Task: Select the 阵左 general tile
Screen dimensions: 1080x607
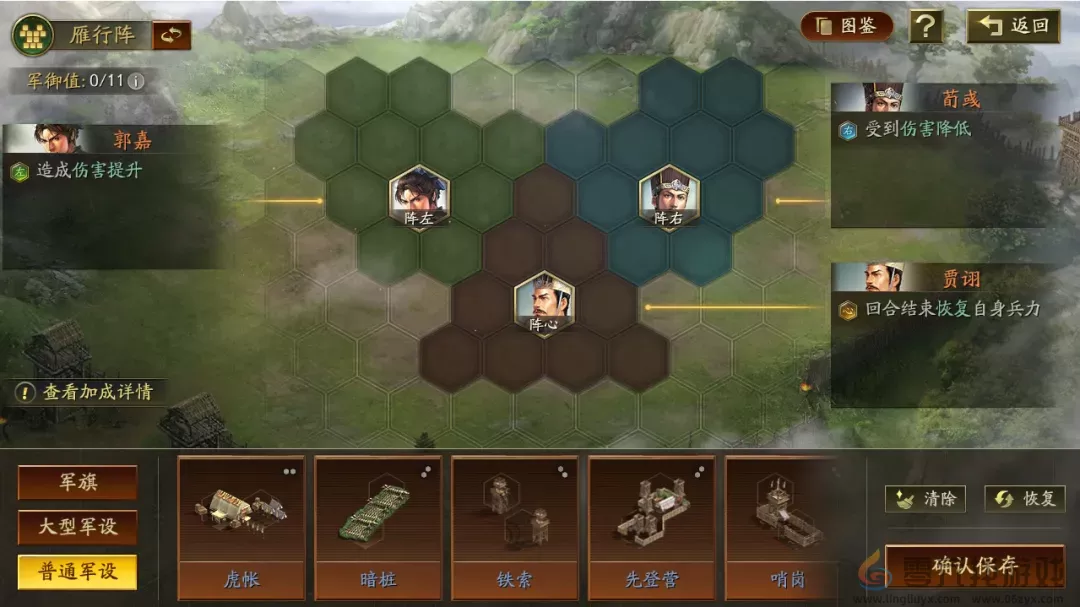Action: [x=420, y=198]
